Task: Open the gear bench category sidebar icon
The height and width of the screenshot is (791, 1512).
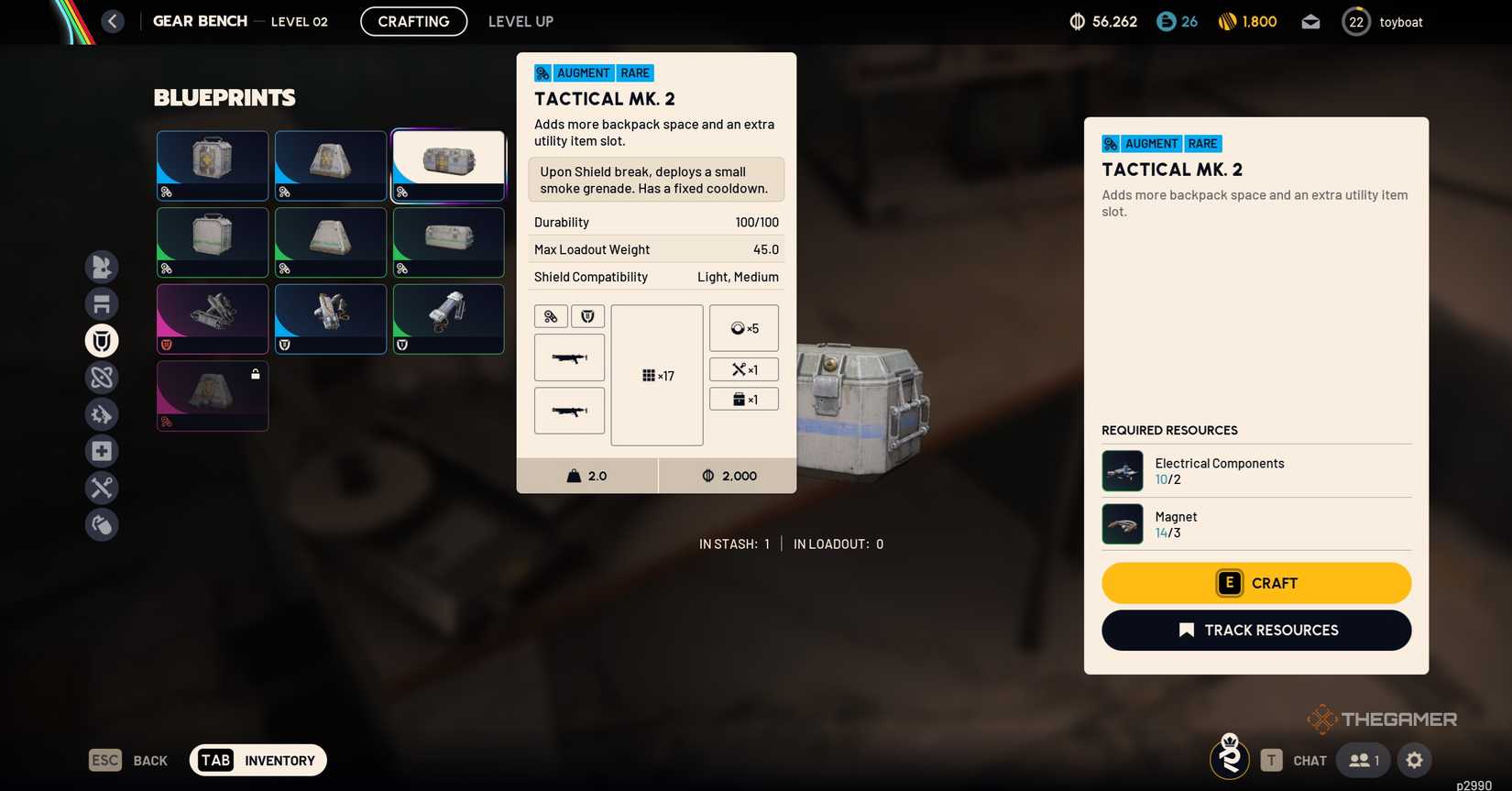Action: [102, 302]
